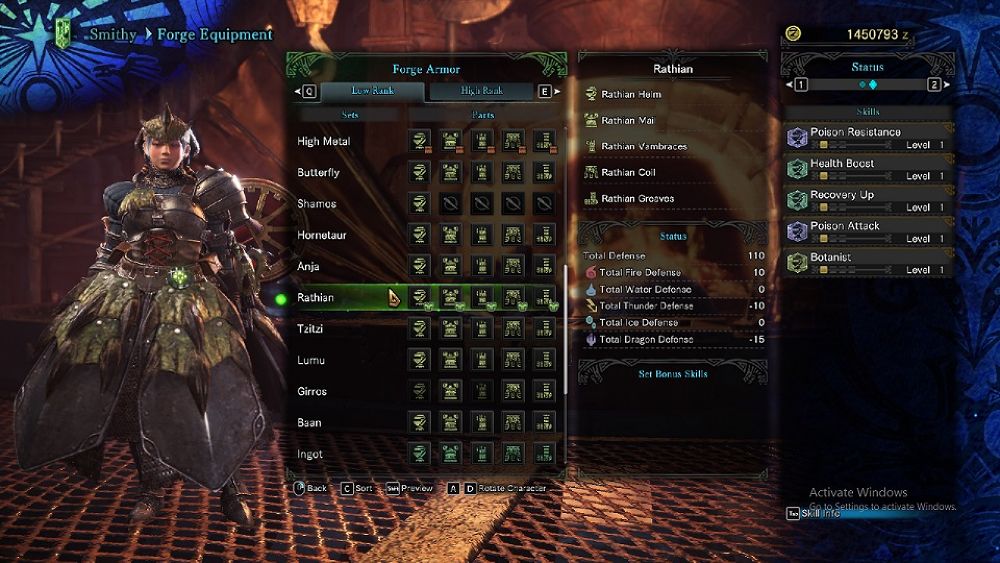The width and height of the screenshot is (1000, 563).
Task: Choose Rathian Mail in the list
Action: tap(627, 121)
